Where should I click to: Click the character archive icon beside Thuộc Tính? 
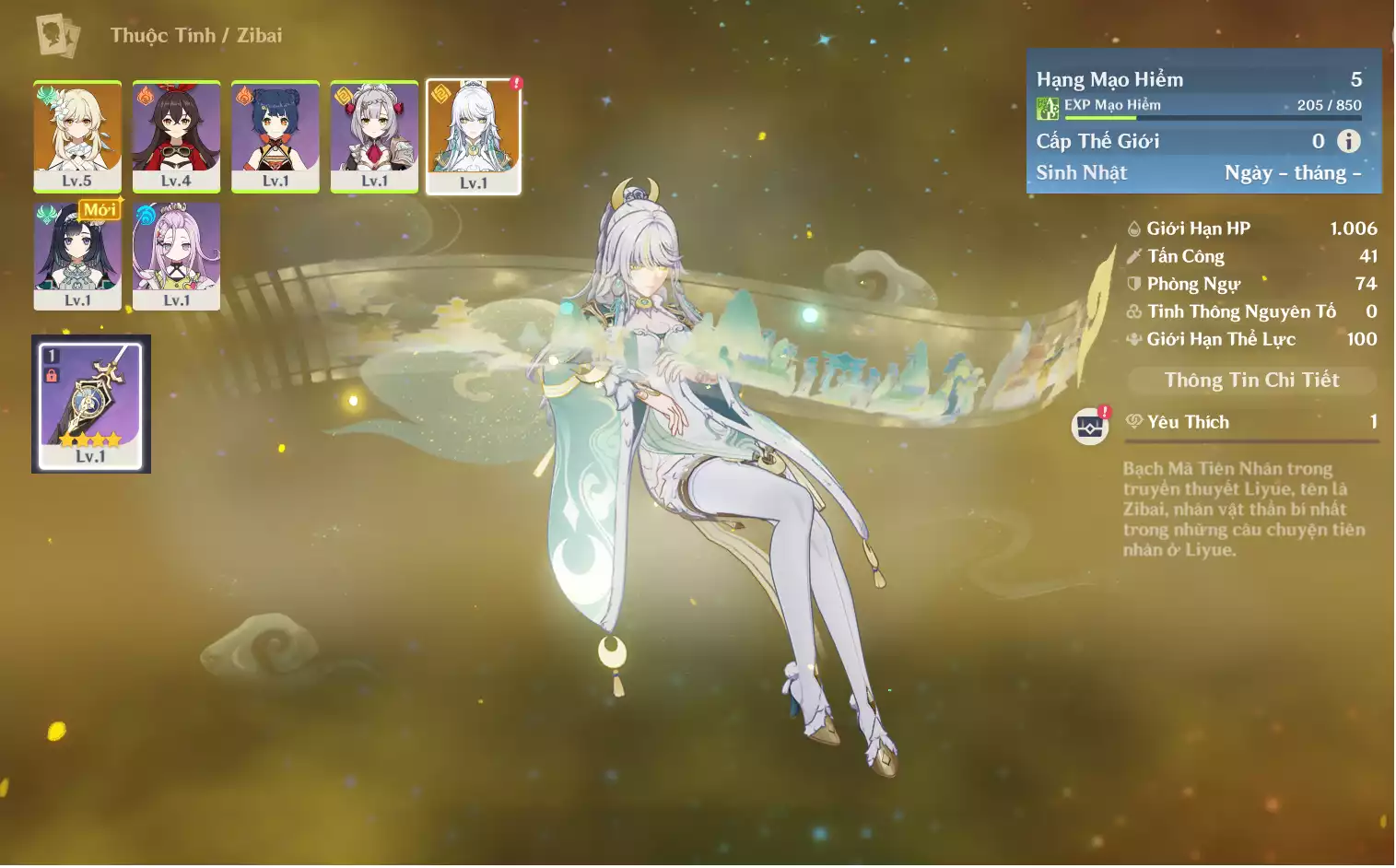(x=57, y=35)
